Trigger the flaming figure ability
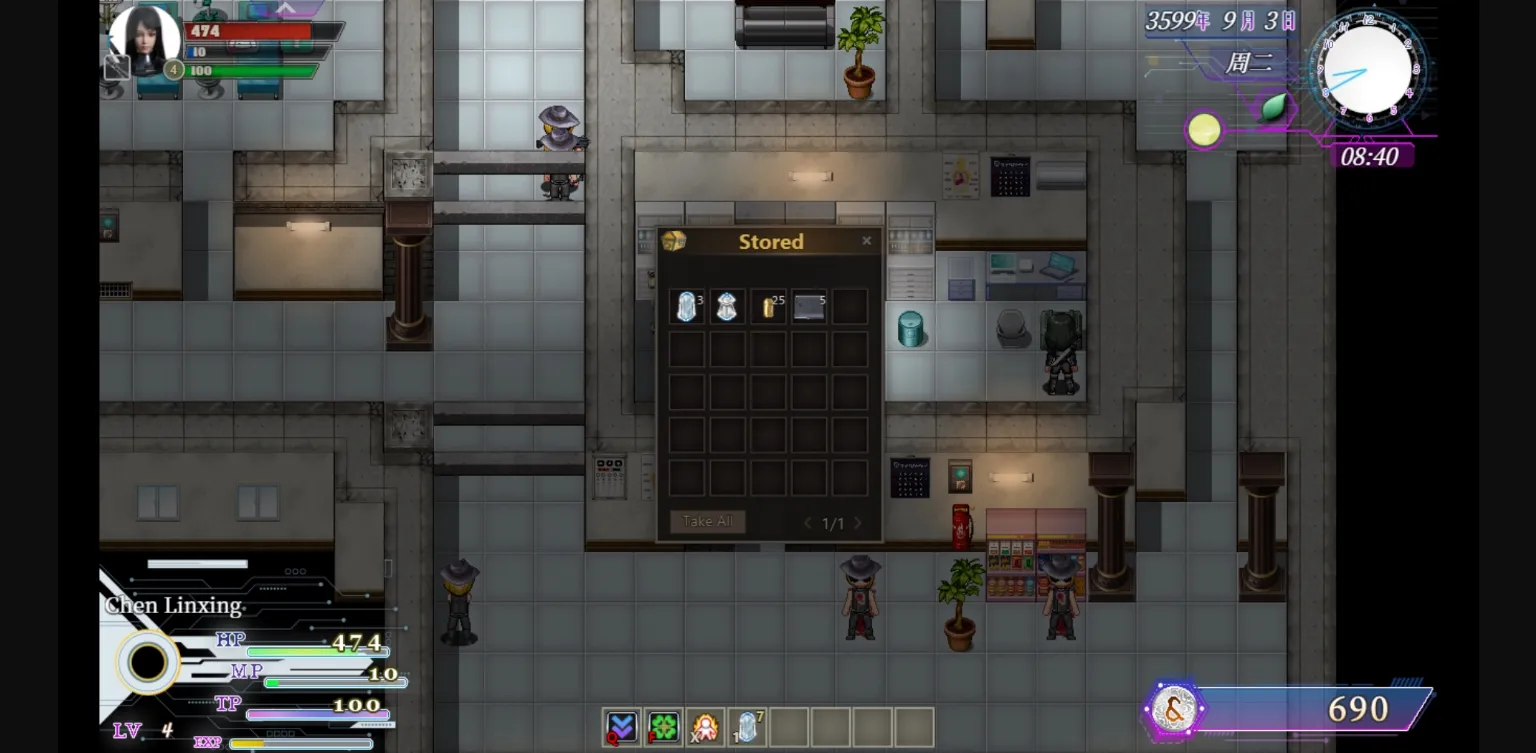The width and height of the screenshot is (1536, 753). 705,727
